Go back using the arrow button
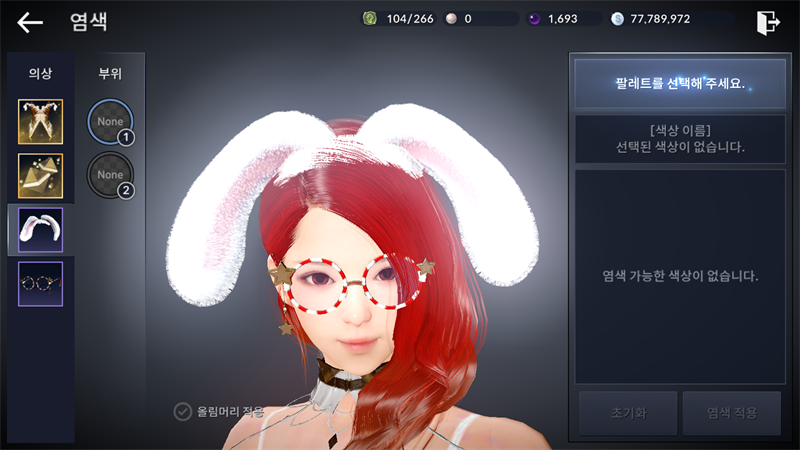Screen dimensions: 800x450 coord(30,22)
